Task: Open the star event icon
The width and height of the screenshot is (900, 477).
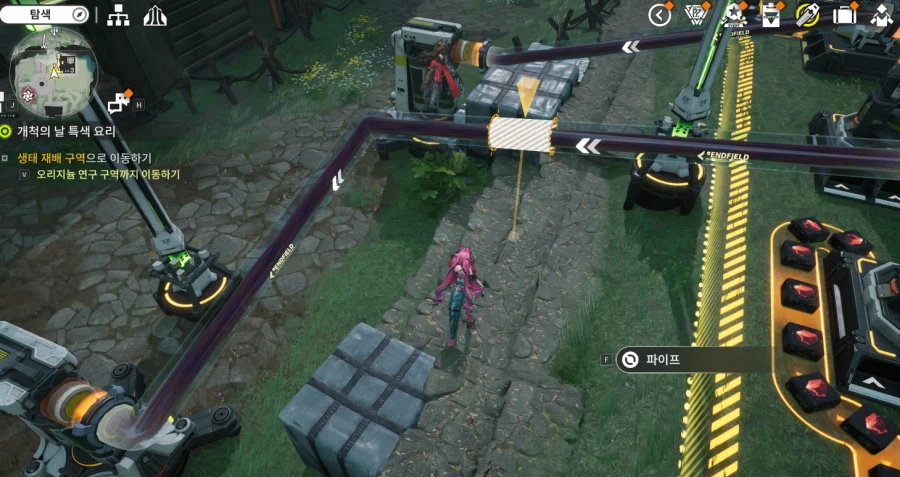Action: coord(735,15)
